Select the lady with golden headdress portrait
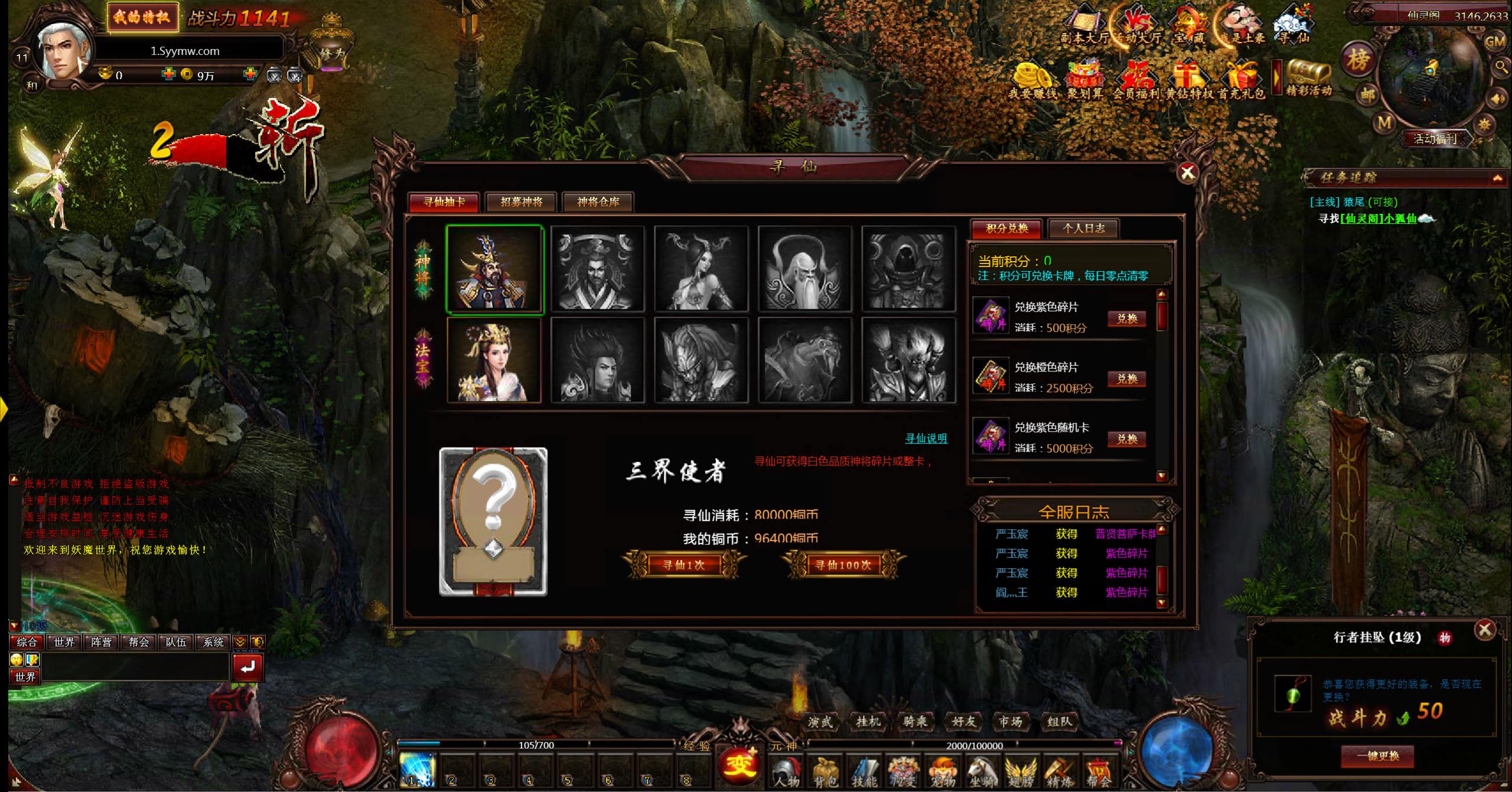 click(x=494, y=360)
